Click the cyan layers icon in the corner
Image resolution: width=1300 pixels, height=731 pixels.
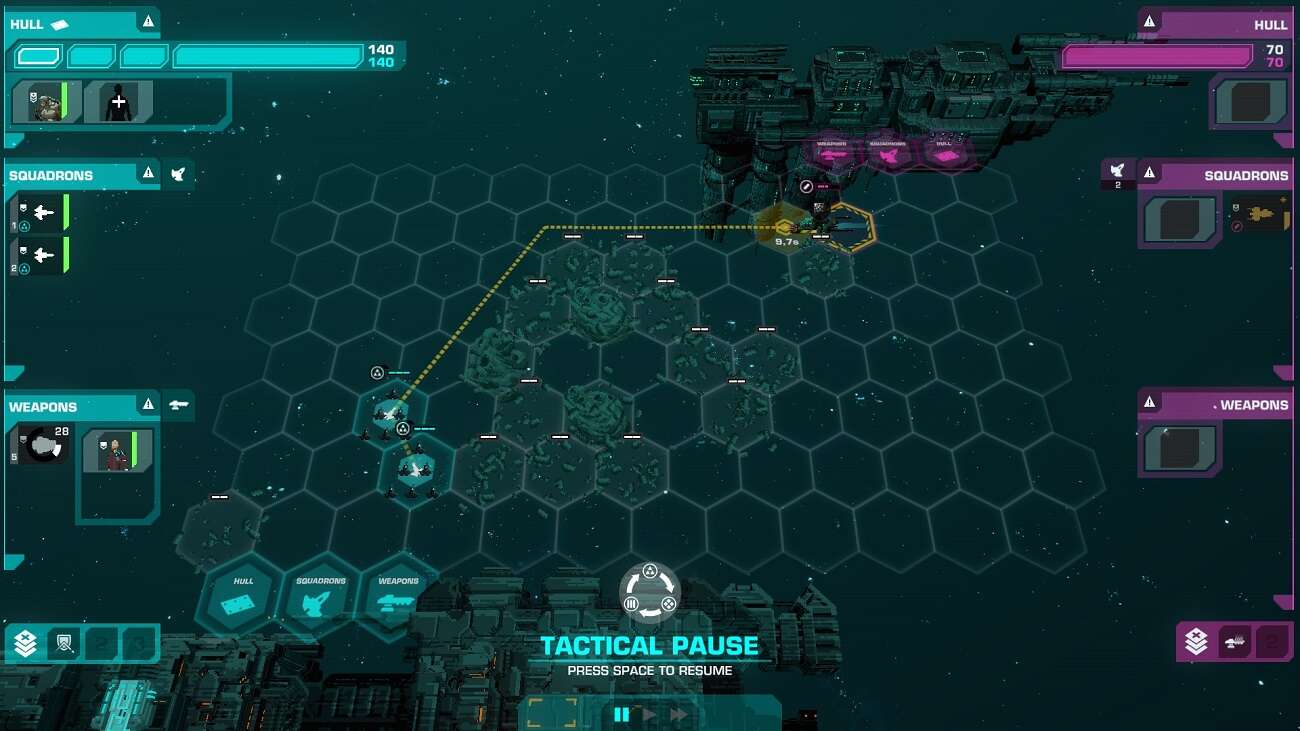click(x=25, y=643)
